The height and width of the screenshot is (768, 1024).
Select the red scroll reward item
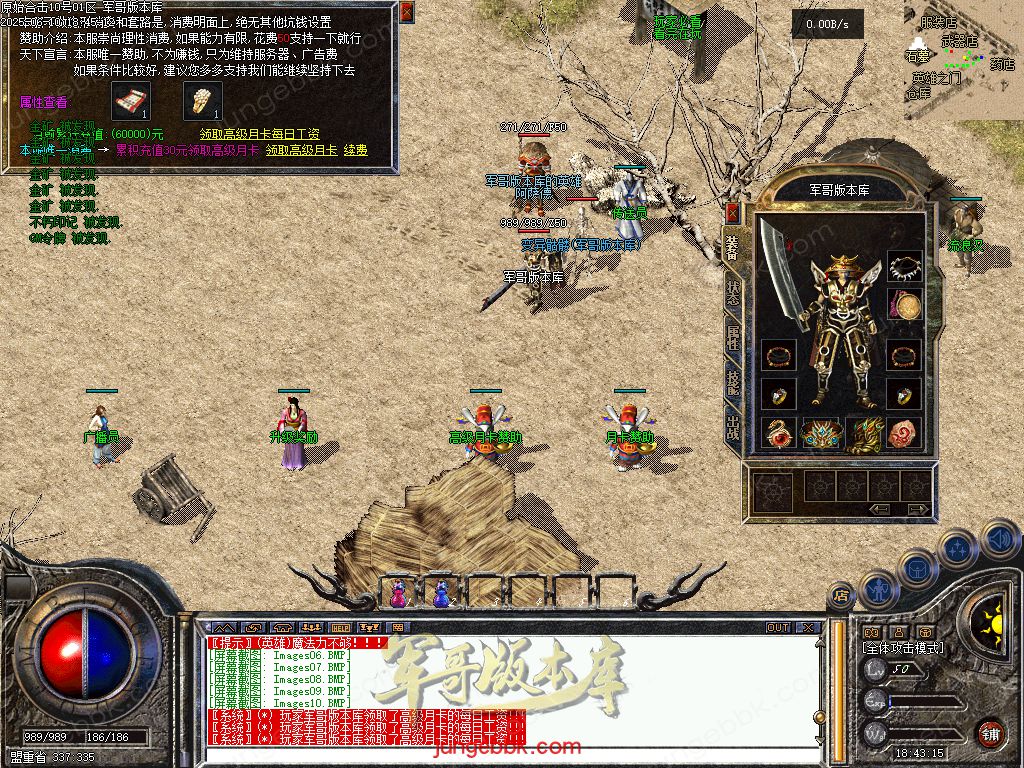128,101
